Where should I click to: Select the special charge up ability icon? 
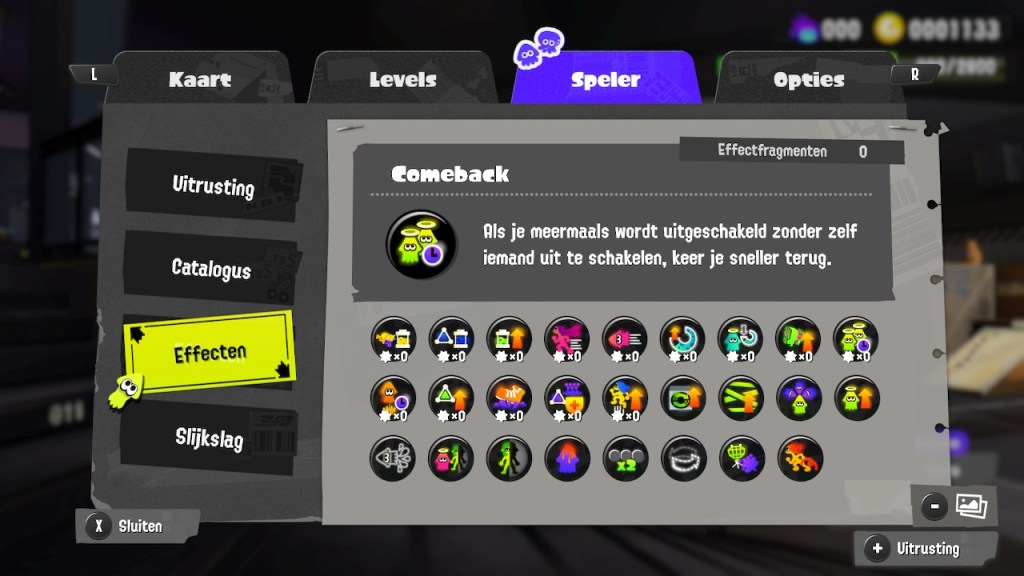[x=683, y=340]
